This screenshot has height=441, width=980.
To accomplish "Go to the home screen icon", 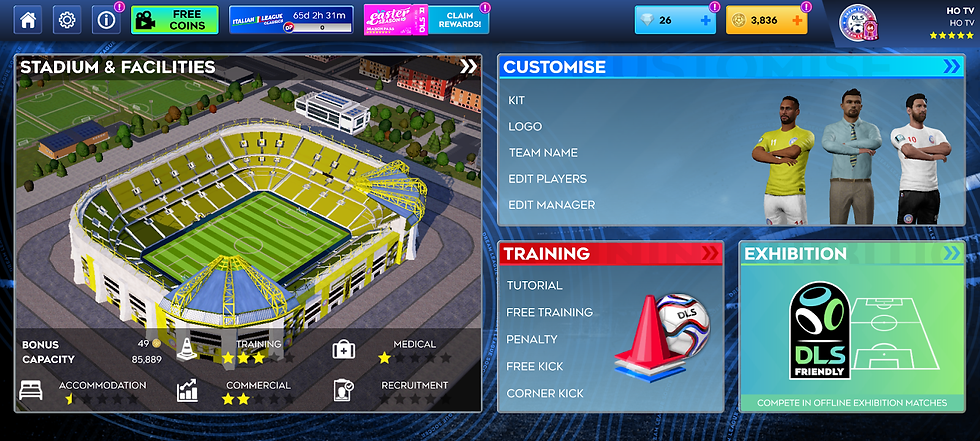I will [28, 19].
